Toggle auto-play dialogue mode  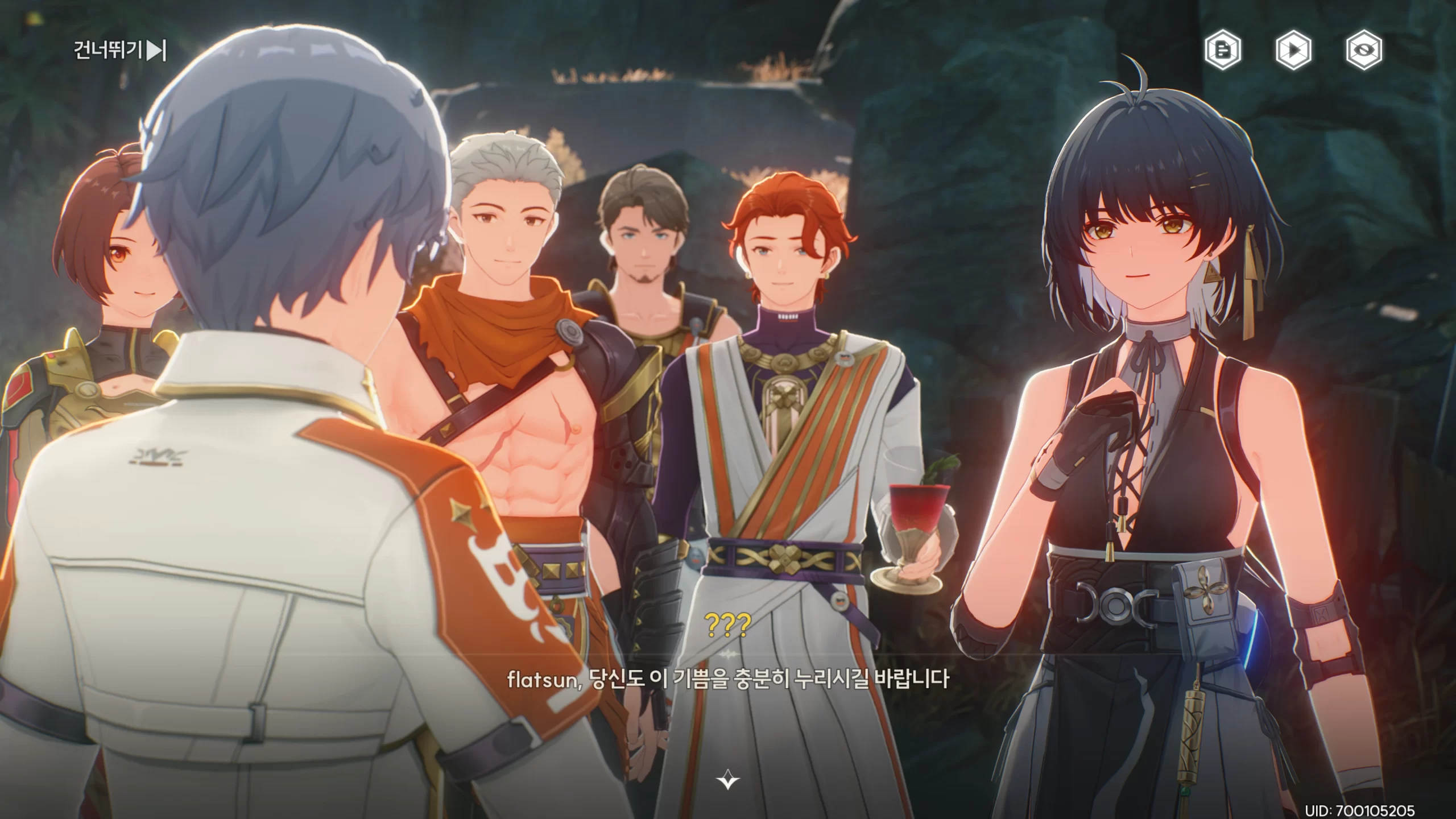[x=1293, y=51]
